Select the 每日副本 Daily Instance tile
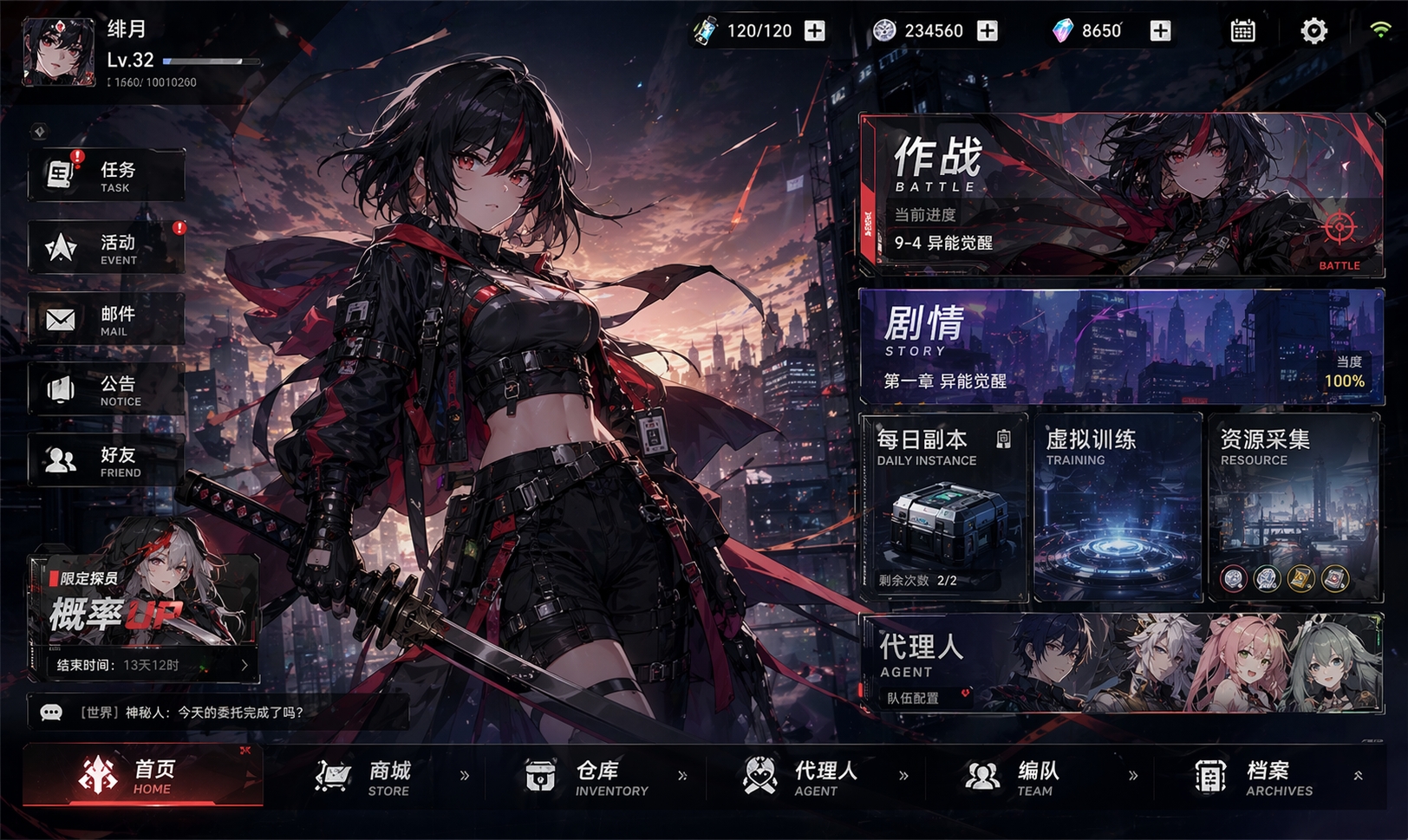The image size is (1408, 840). (943, 508)
